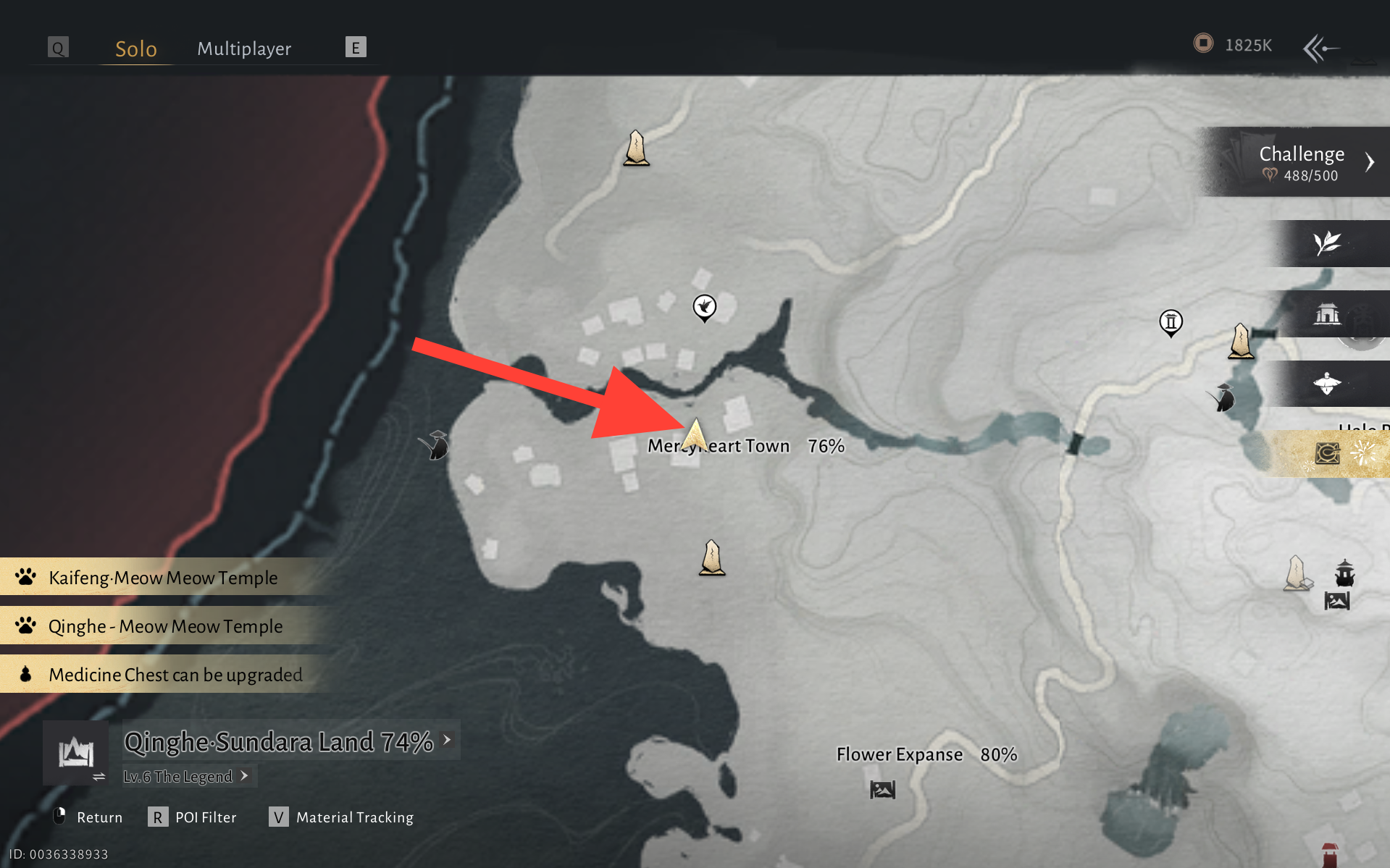Select the Flower Expanse landscape marker
1390x868 pixels.
882,789
